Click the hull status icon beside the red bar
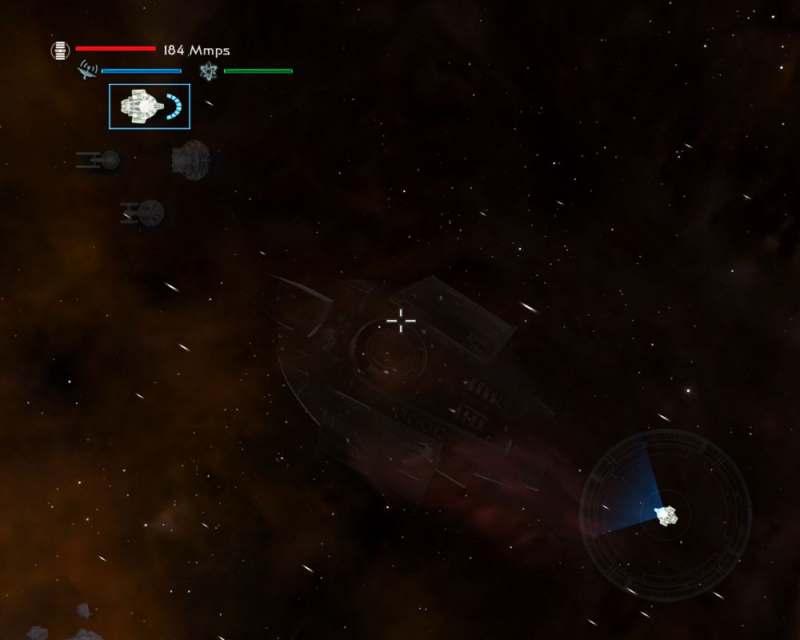The image size is (800, 640). [60, 49]
